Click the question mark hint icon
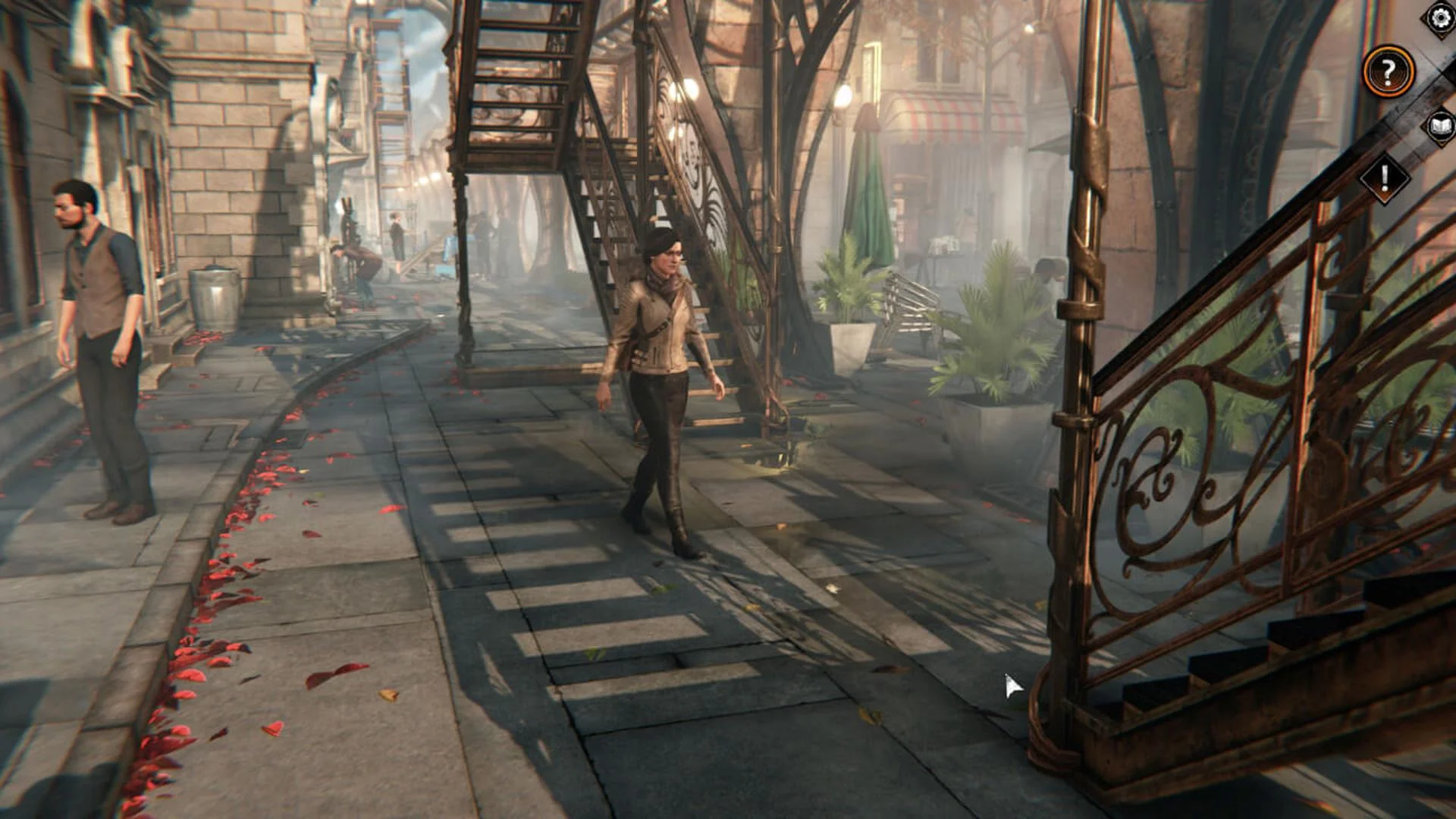This screenshot has height=819, width=1456. pyautogui.click(x=1390, y=72)
